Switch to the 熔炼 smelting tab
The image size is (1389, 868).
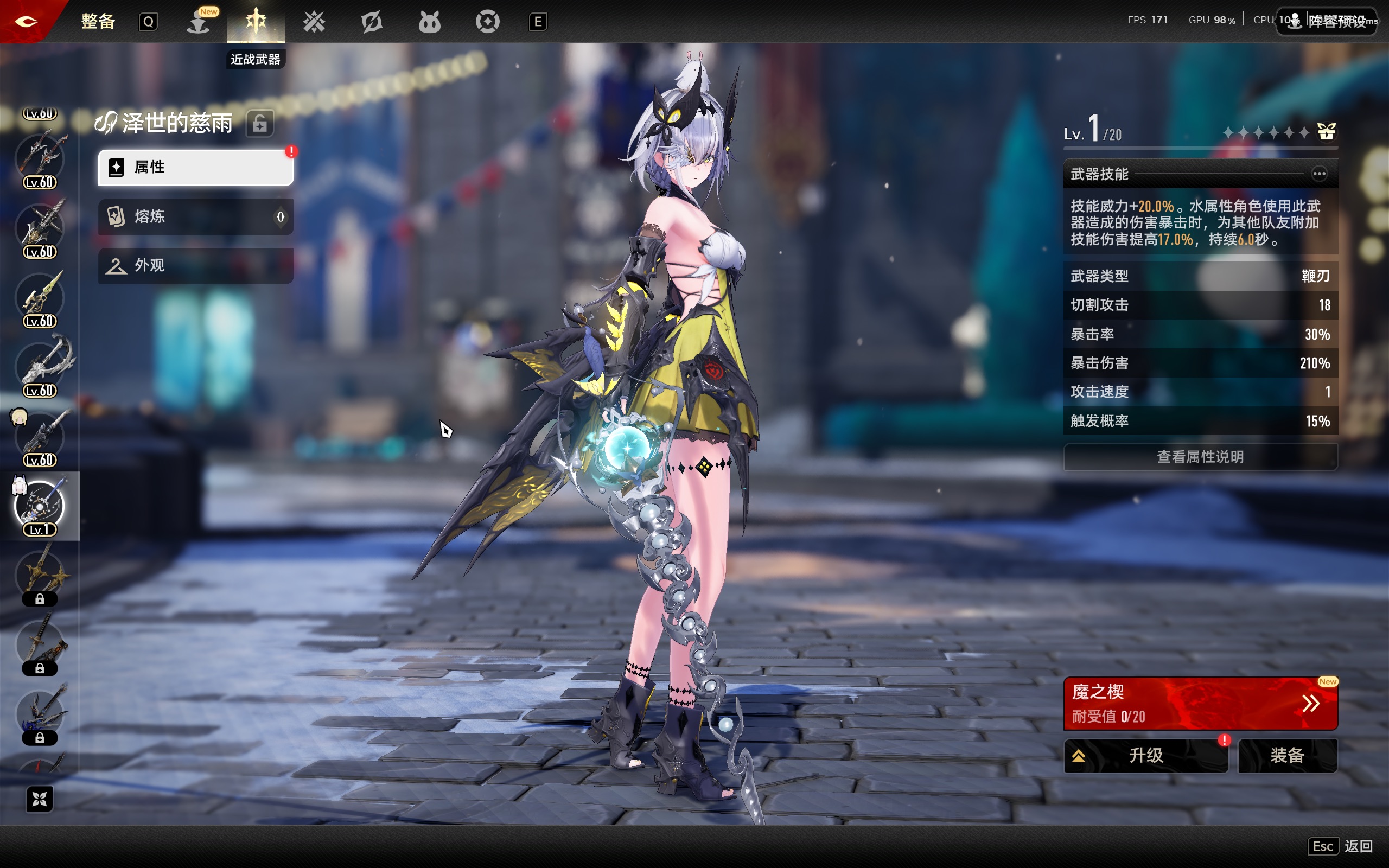(195, 216)
